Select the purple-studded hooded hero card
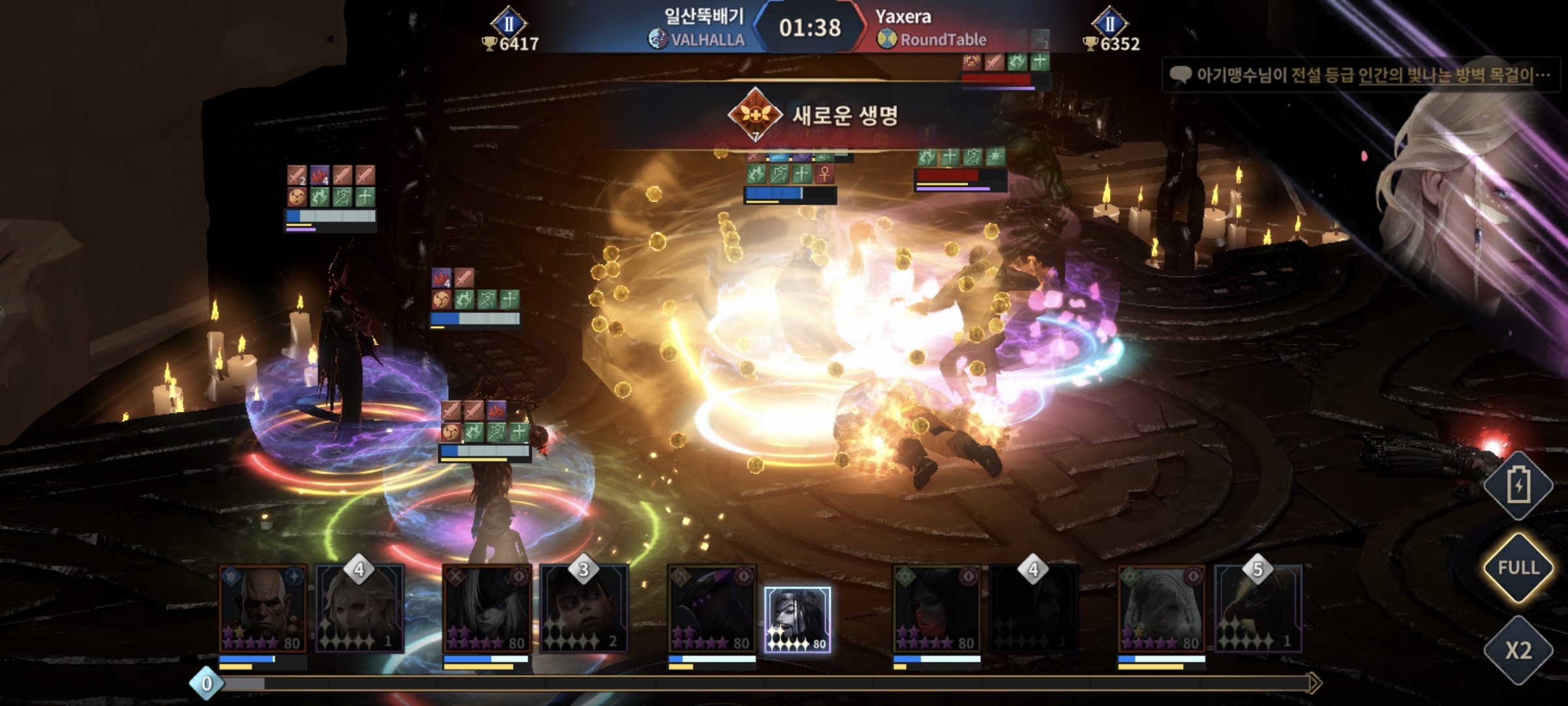 tap(711, 609)
